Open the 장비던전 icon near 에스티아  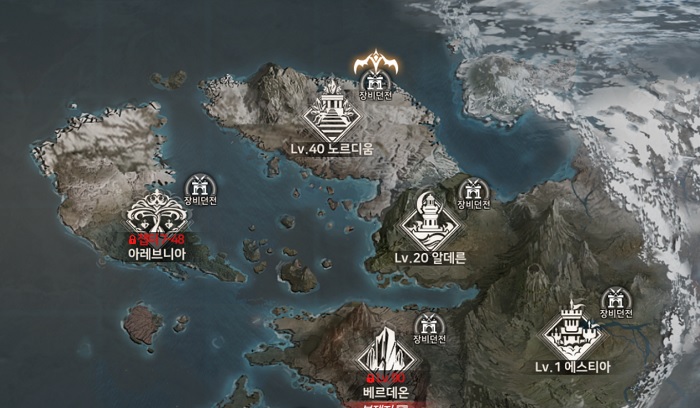pyautogui.click(x=614, y=299)
